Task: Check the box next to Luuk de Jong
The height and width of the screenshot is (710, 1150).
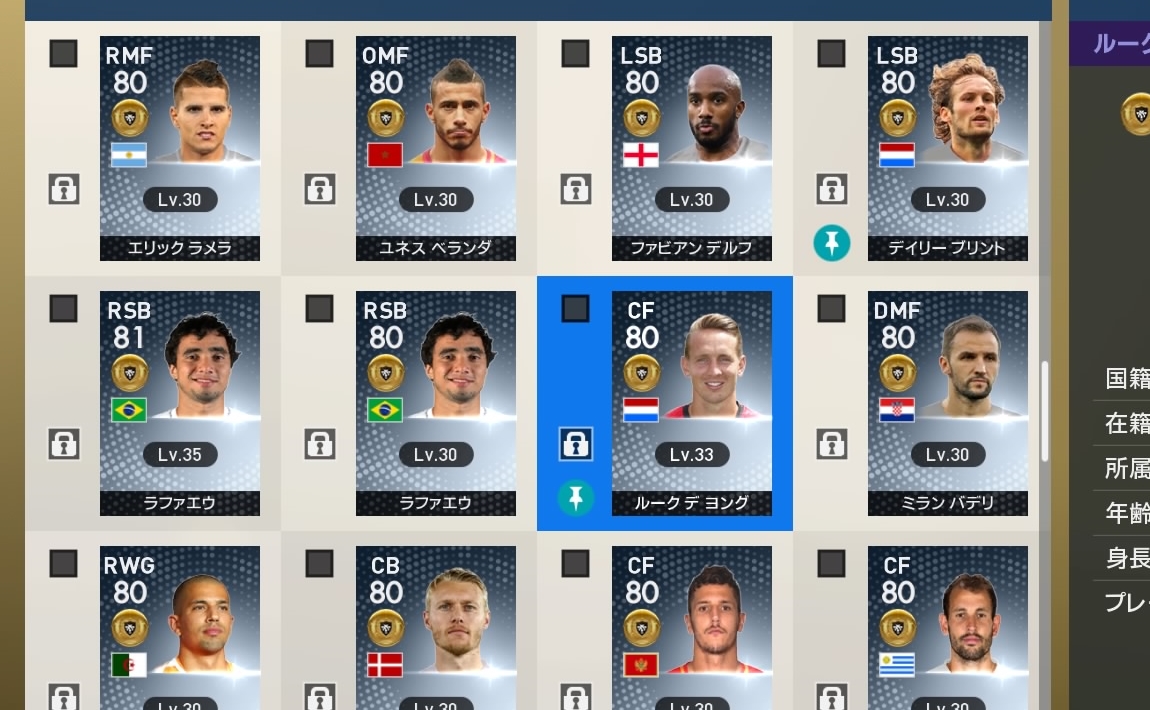Action: click(x=575, y=309)
